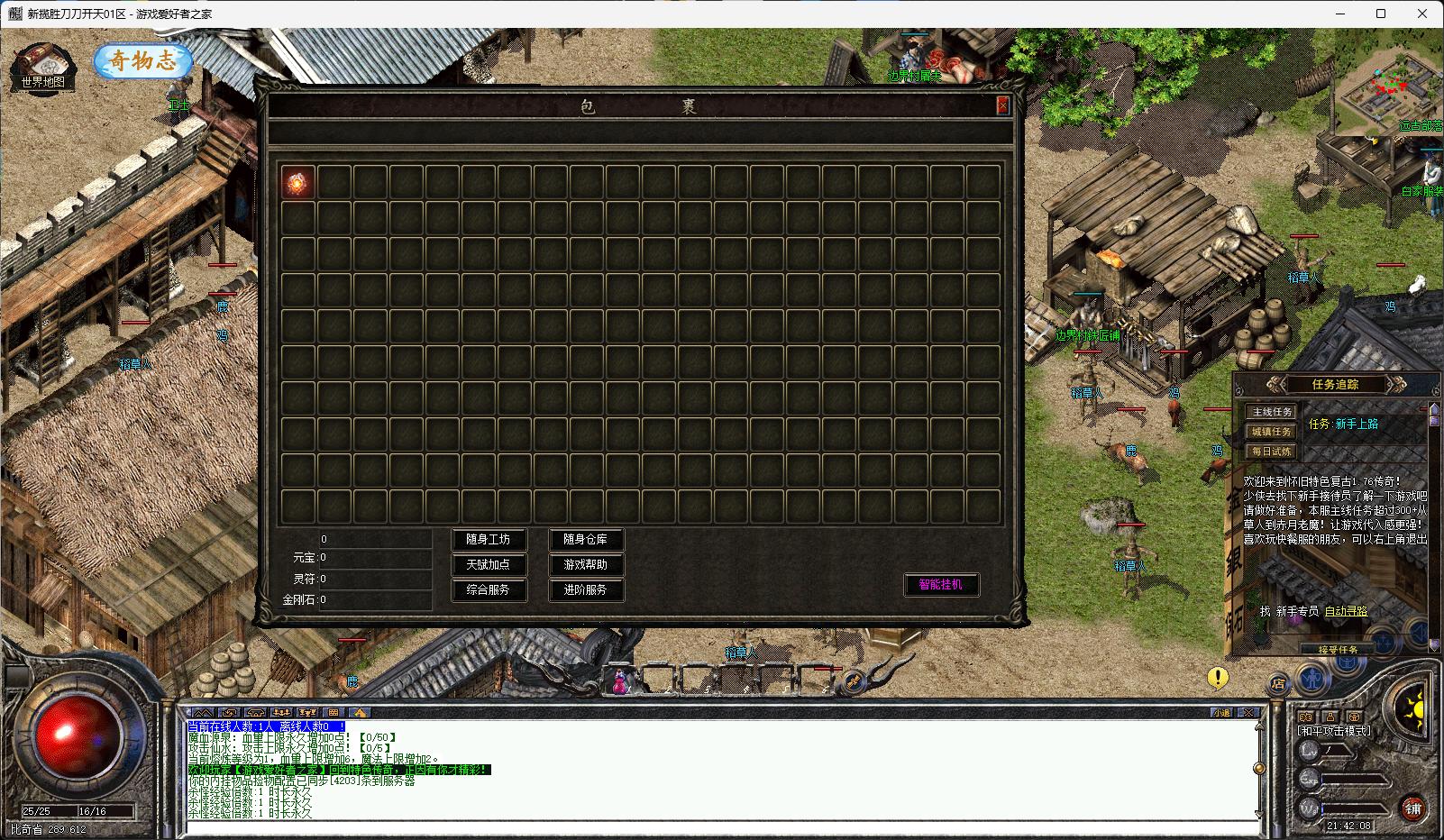The width and height of the screenshot is (1444, 840).
Task: Activate 智能挂机 smart auto-battle
Action: [941, 584]
